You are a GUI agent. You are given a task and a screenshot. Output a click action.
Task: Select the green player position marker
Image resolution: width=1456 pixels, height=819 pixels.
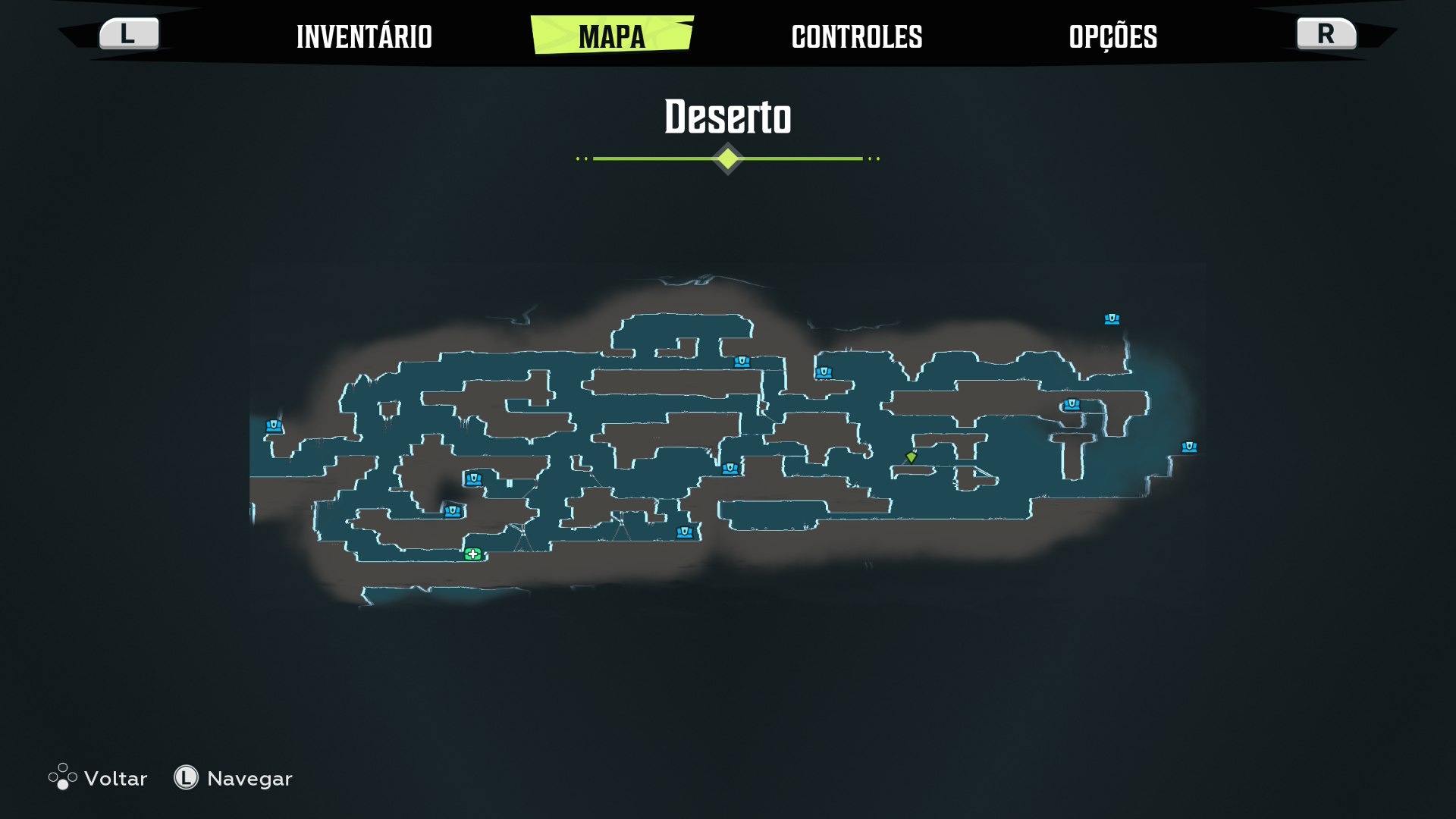click(x=912, y=457)
